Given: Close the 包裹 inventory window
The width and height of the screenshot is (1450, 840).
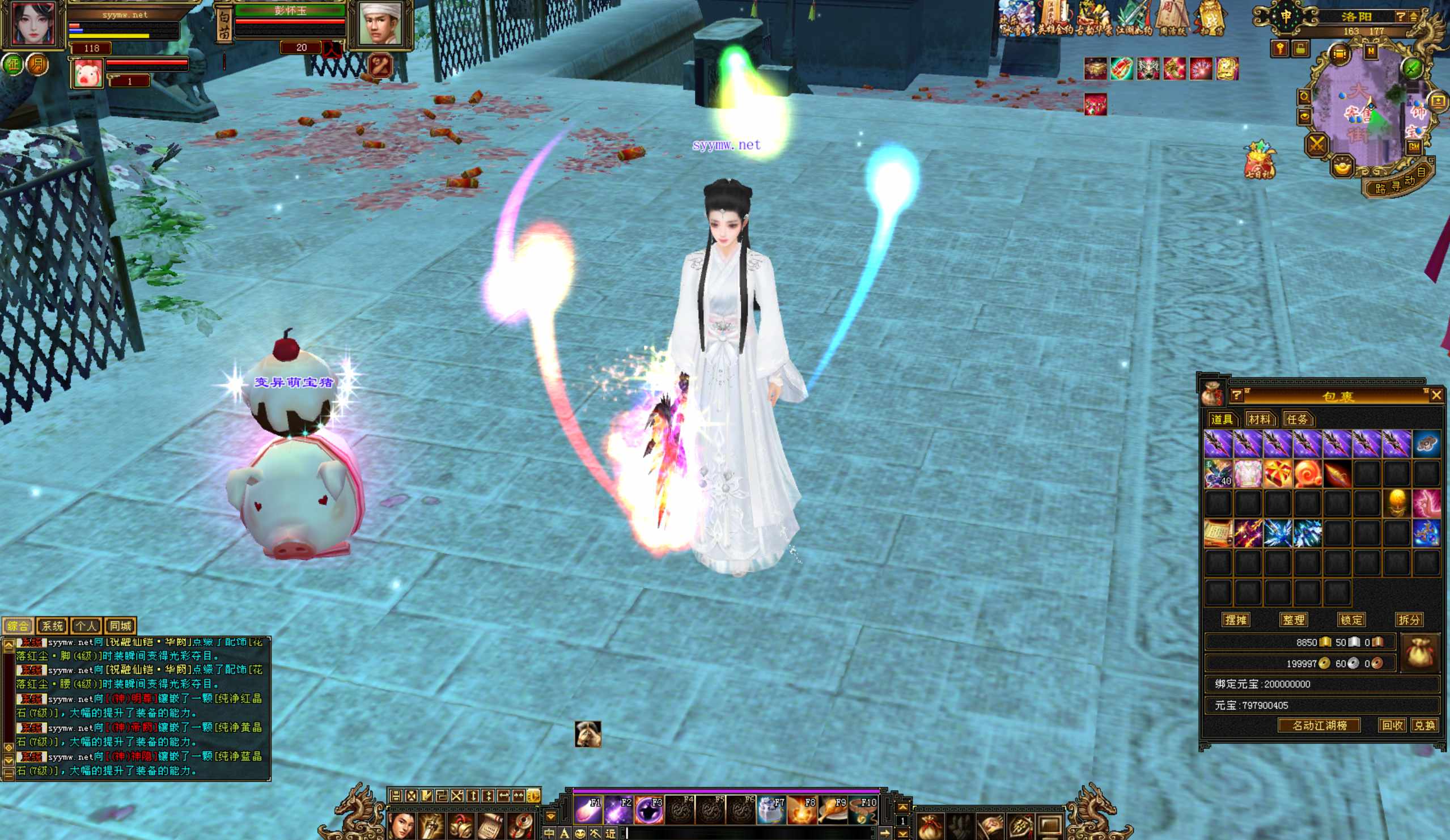Looking at the screenshot, I should pos(1436,395).
